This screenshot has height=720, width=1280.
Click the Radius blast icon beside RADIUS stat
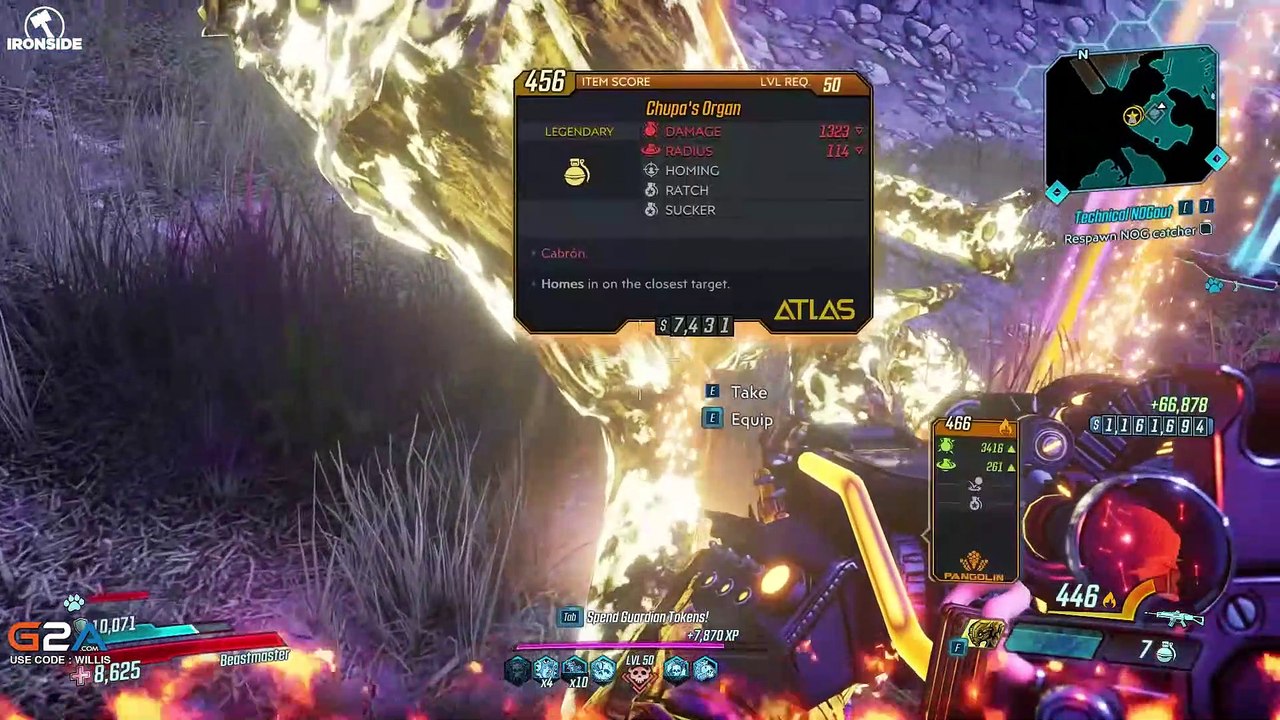pyautogui.click(x=650, y=150)
